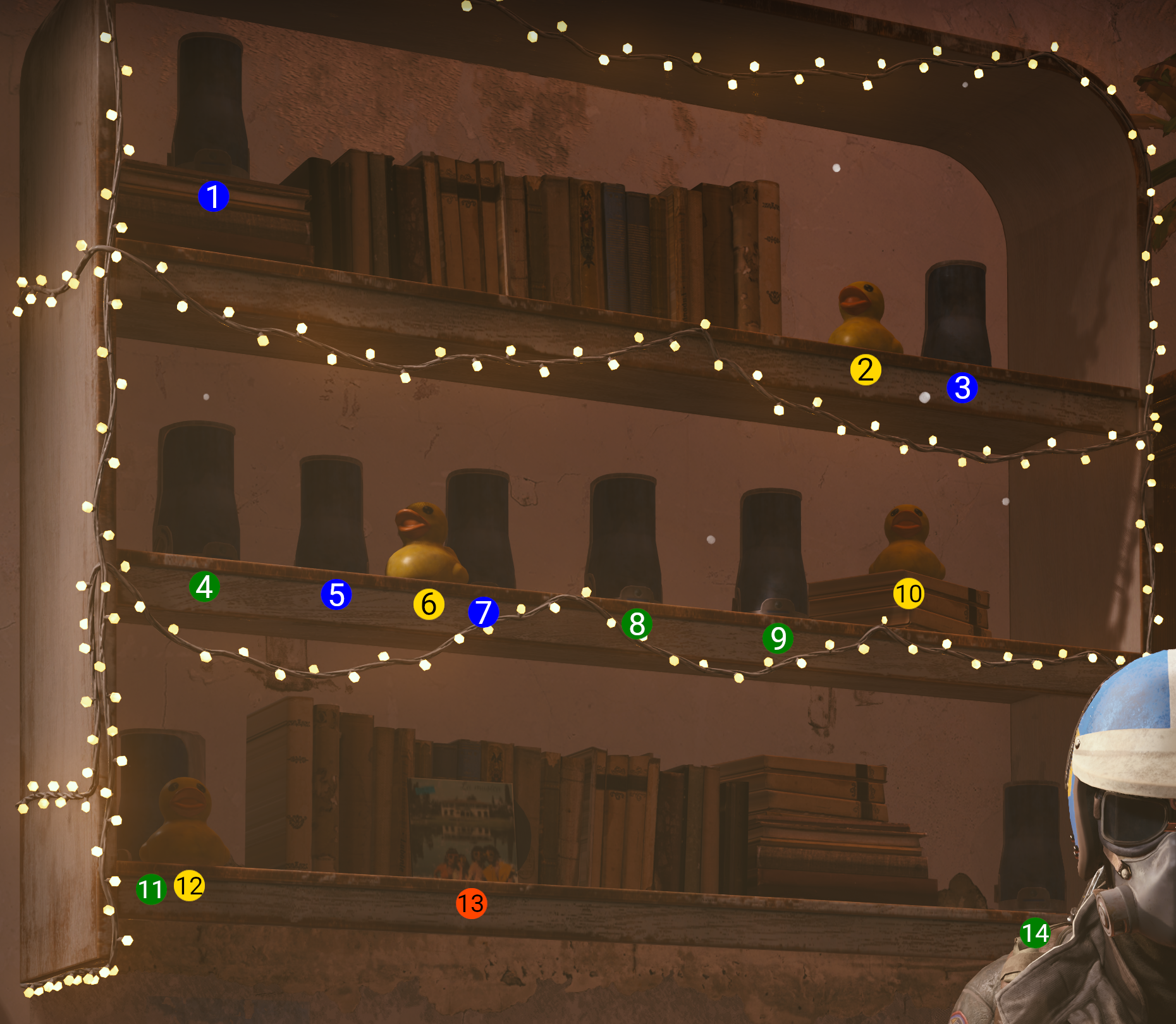The height and width of the screenshot is (1024, 1176).
Task: Select the green marker numbered 4
Action: click(204, 587)
